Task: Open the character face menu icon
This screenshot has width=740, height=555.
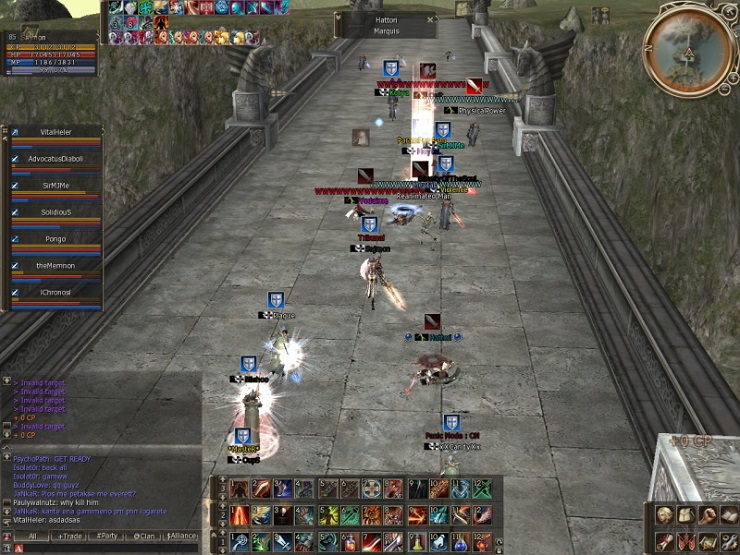Action: pos(663,515)
